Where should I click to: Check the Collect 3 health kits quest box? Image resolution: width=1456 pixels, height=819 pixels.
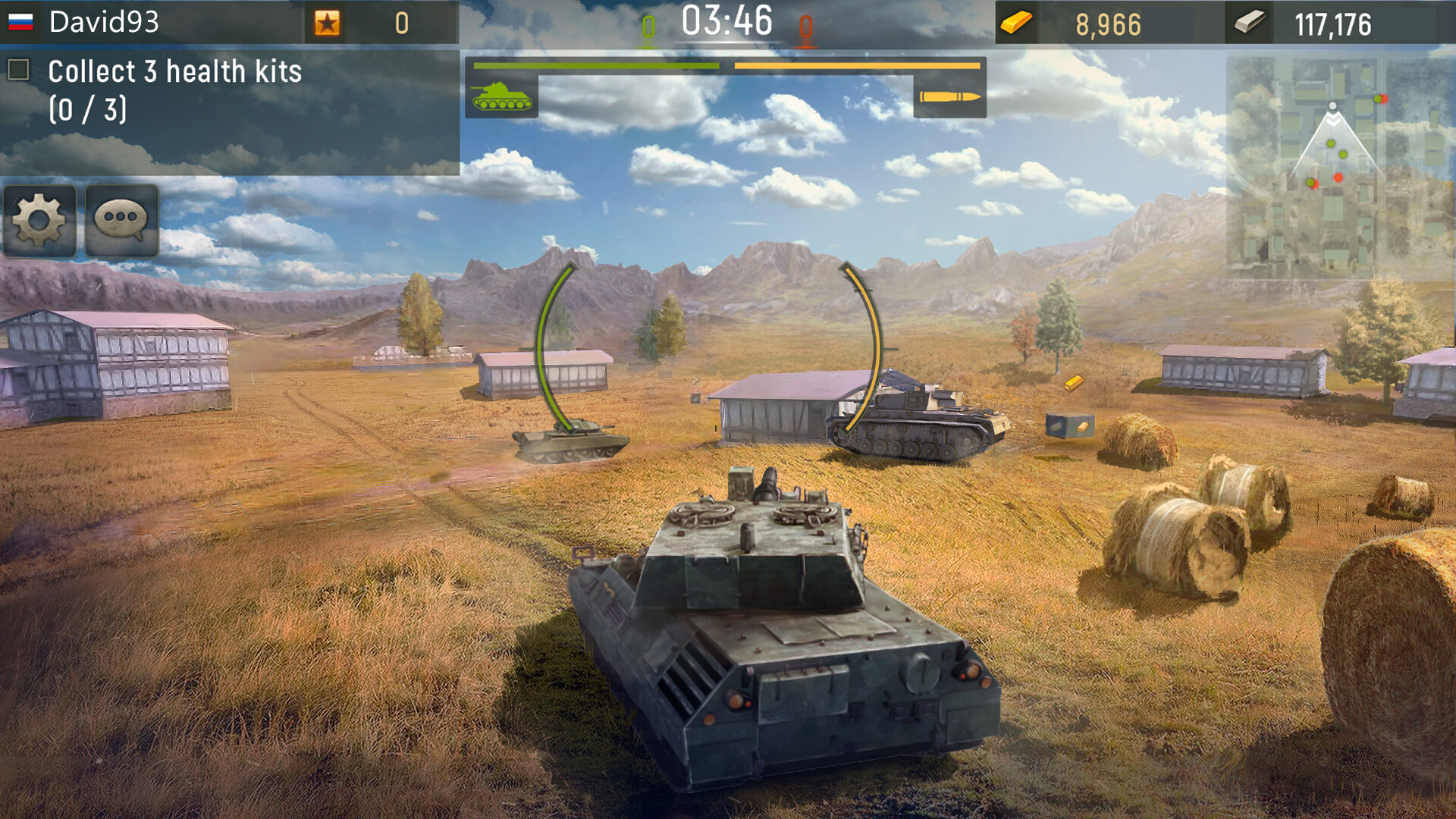[x=18, y=72]
